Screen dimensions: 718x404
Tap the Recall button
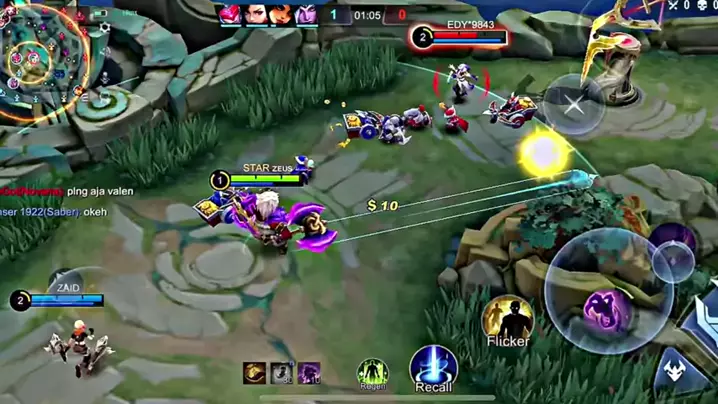click(434, 365)
